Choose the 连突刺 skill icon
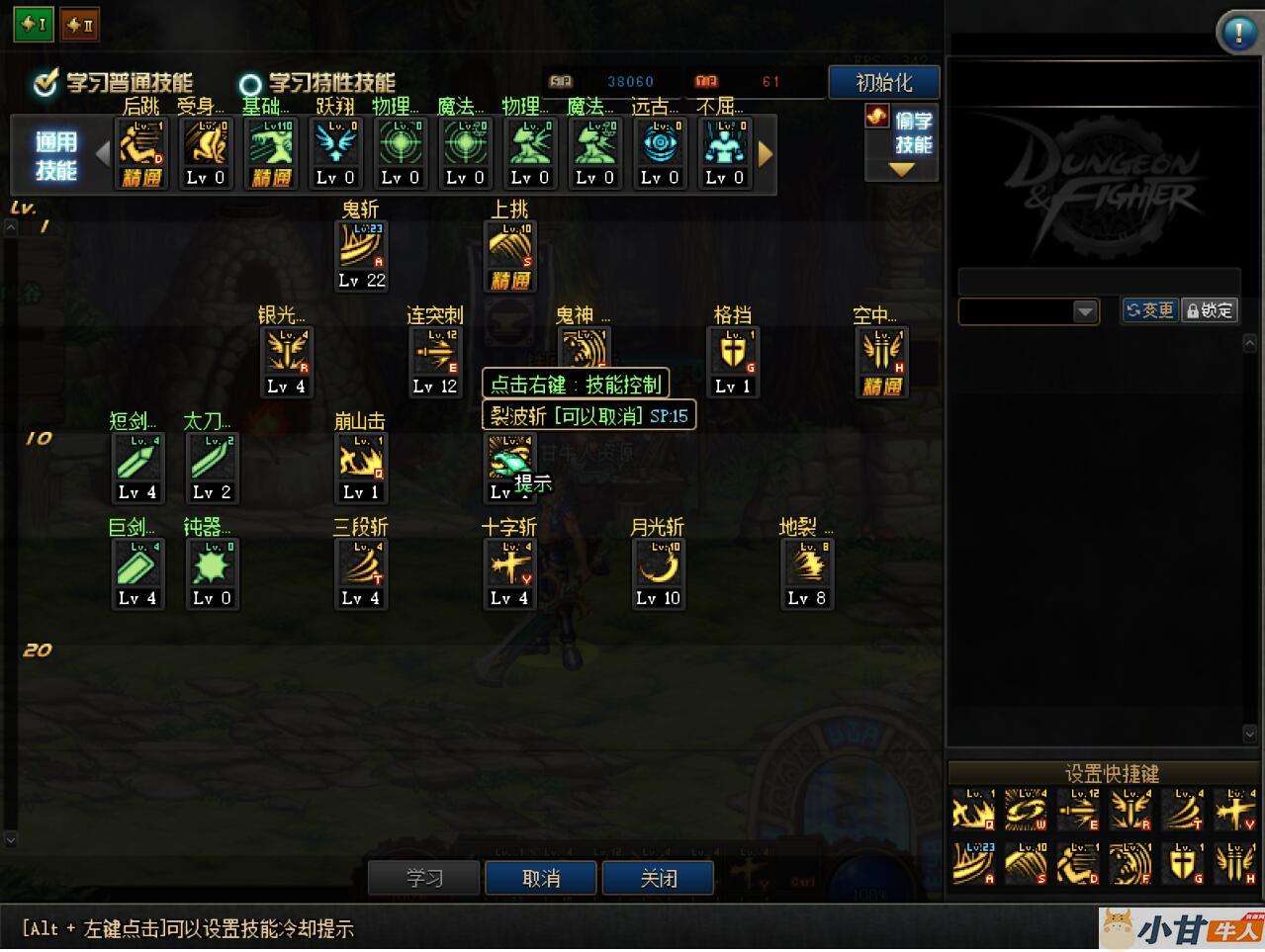1265x952 pixels. tap(435, 352)
